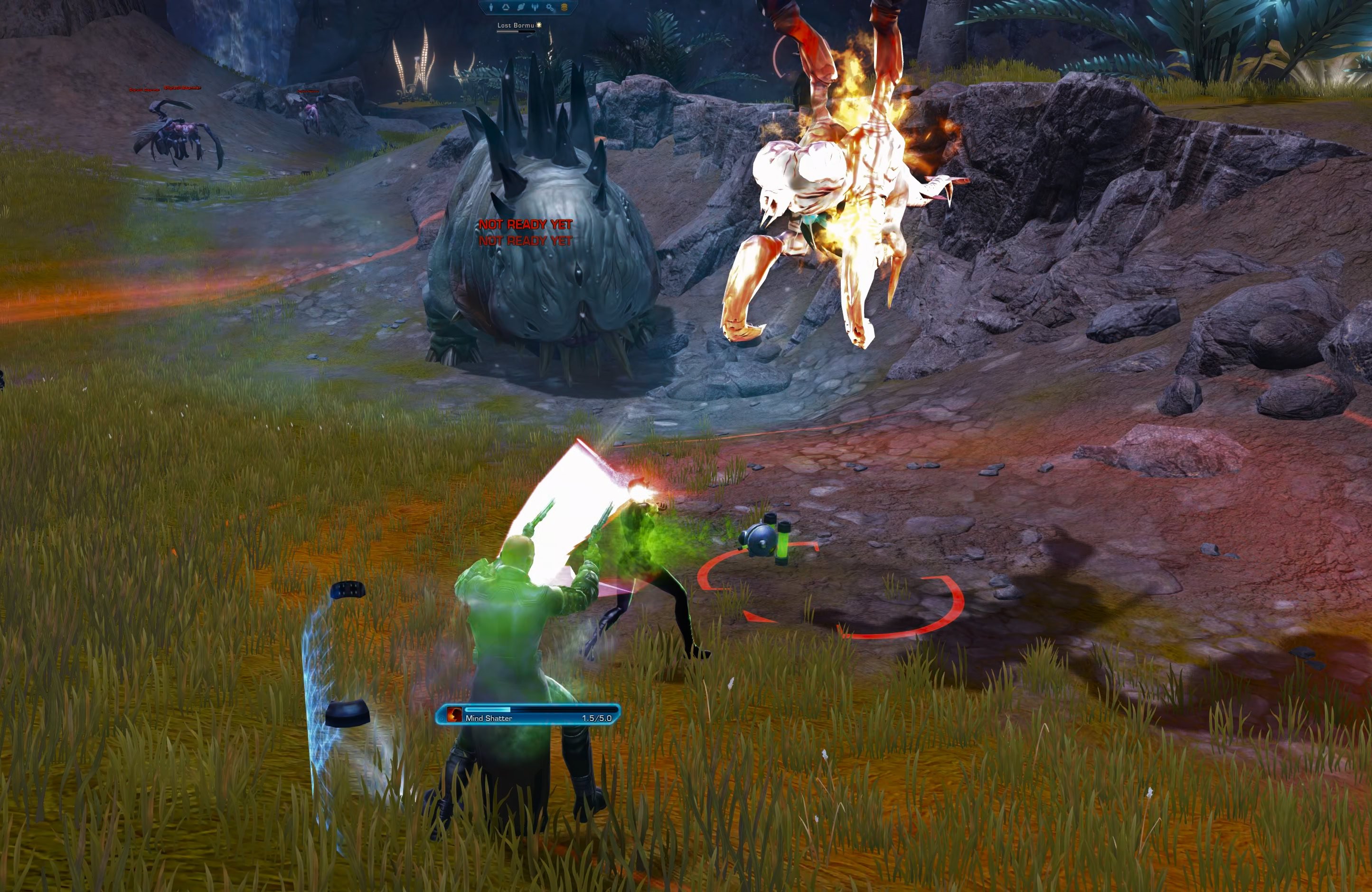Select the Lost Bormu name label

pos(516,26)
